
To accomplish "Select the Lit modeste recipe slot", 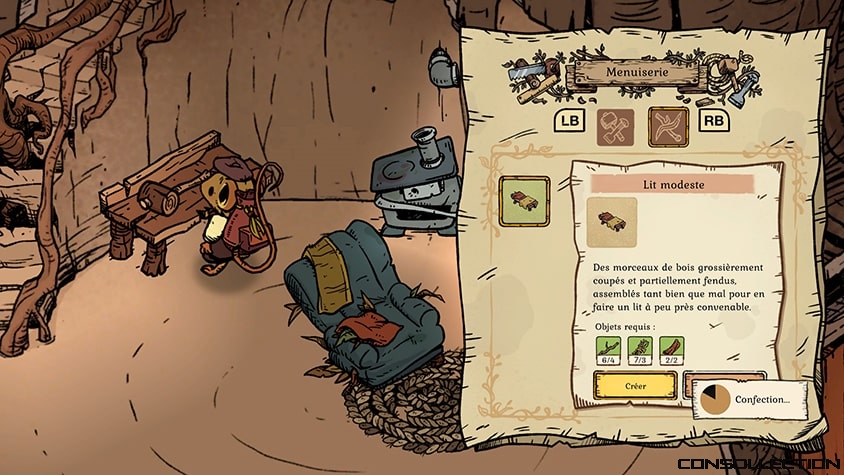I will point(525,201).
